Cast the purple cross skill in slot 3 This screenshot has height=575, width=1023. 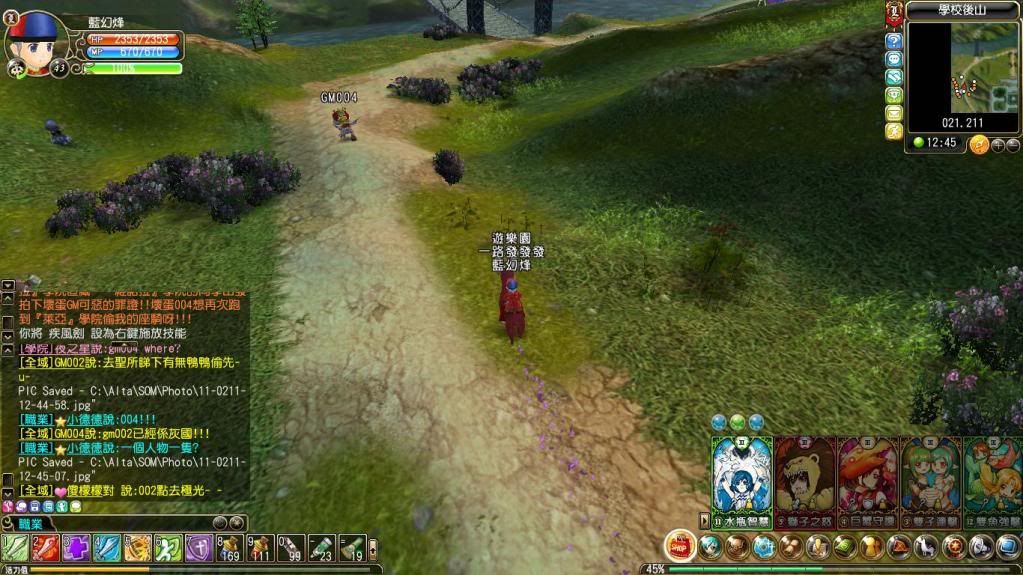click(77, 547)
